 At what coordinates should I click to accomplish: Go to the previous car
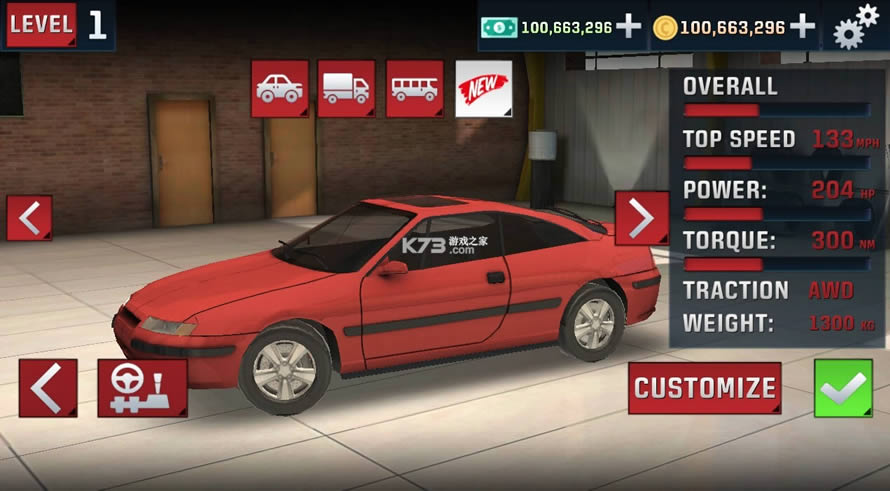coord(29,218)
